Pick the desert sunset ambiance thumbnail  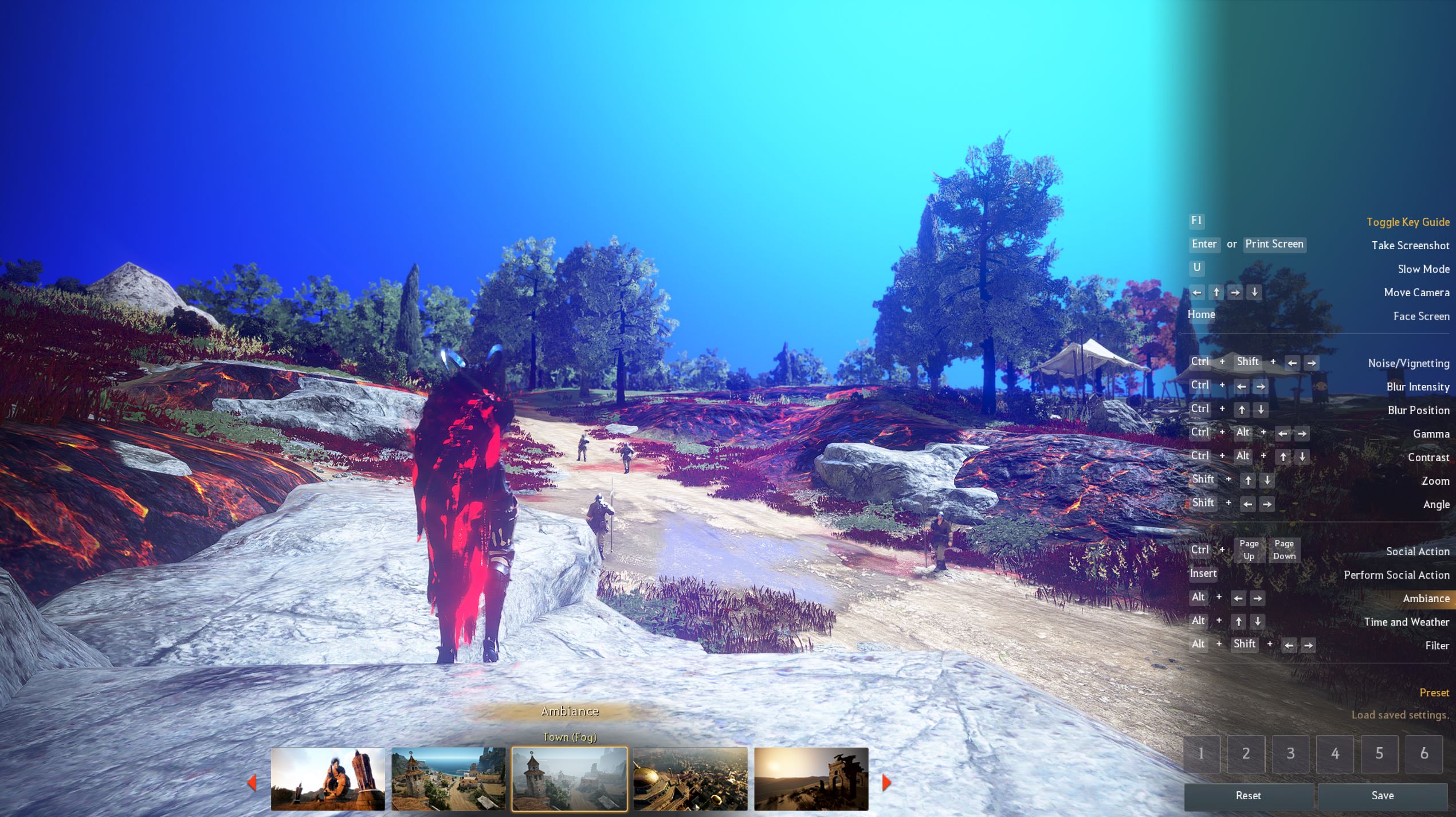point(811,779)
